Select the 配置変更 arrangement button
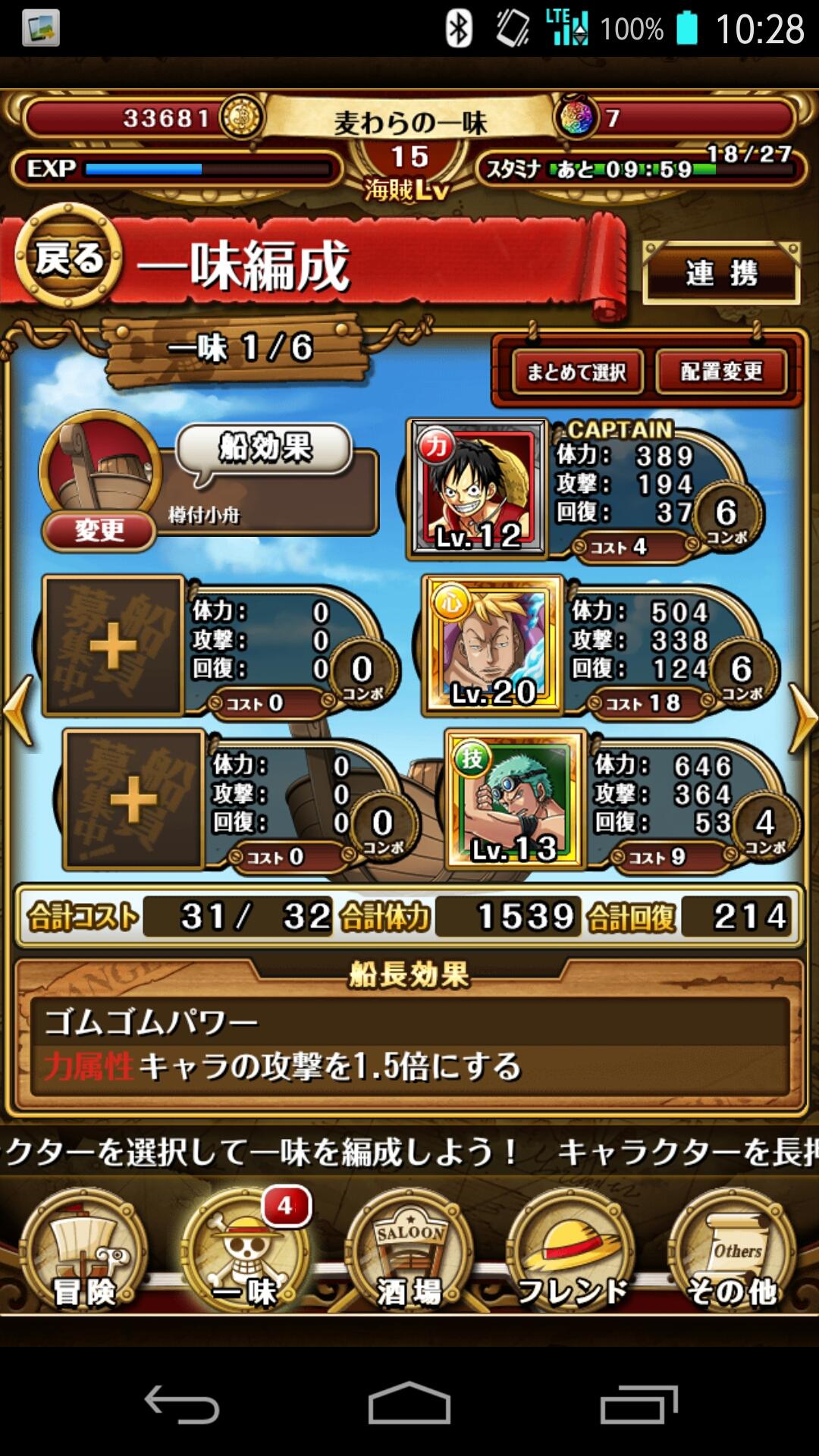819x1456 pixels. click(x=721, y=372)
